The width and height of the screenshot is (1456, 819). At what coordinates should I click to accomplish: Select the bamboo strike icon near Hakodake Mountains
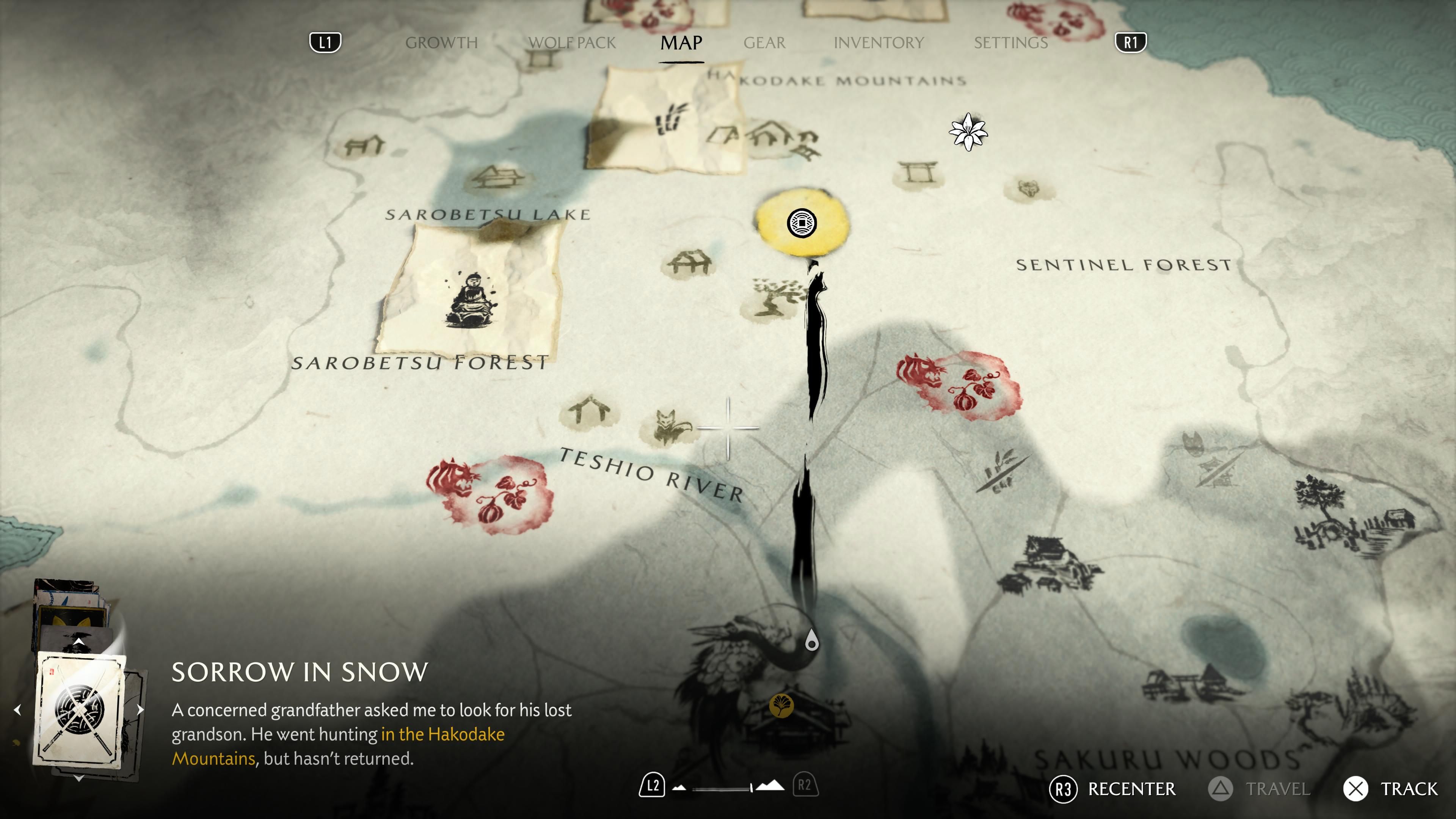point(670,121)
